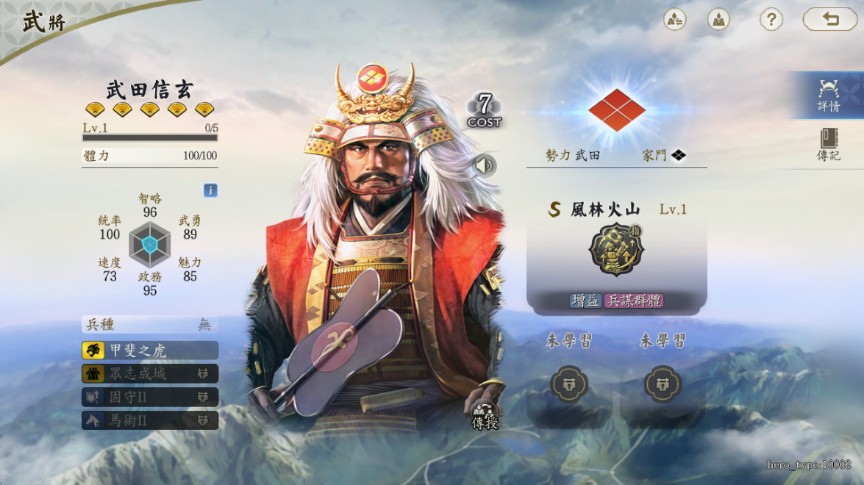Open the question mark help

770,19
